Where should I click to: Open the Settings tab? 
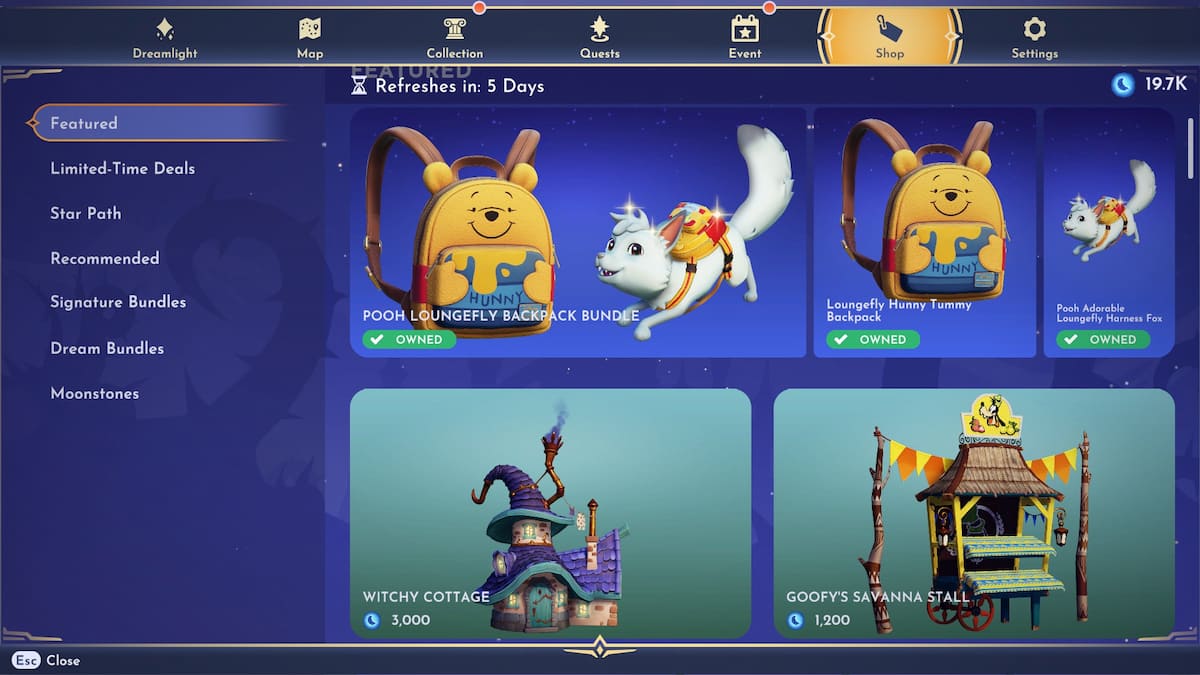tap(1034, 38)
